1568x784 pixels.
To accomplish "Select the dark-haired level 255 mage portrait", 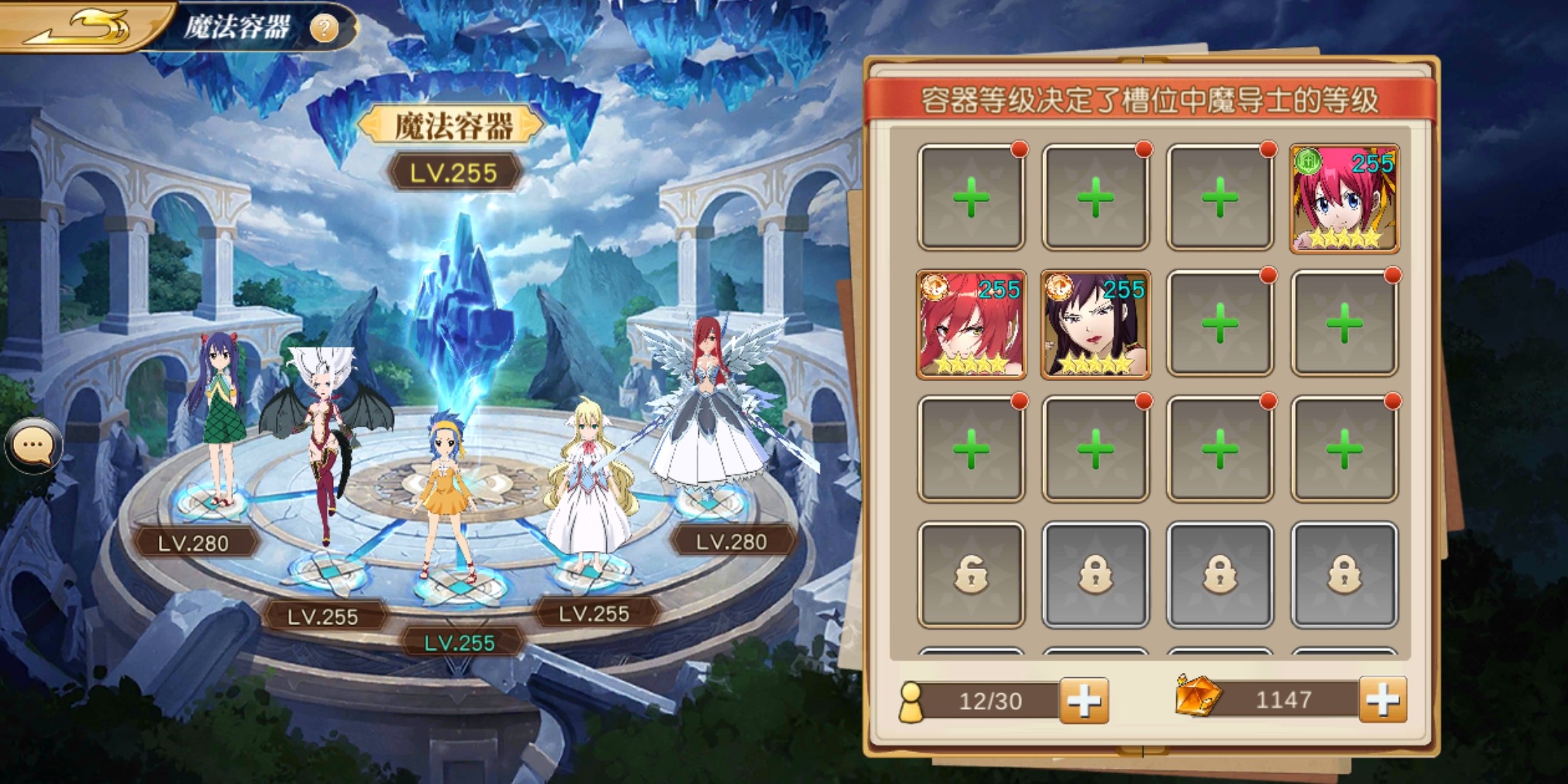I will pyautogui.click(x=1095, y=324).
